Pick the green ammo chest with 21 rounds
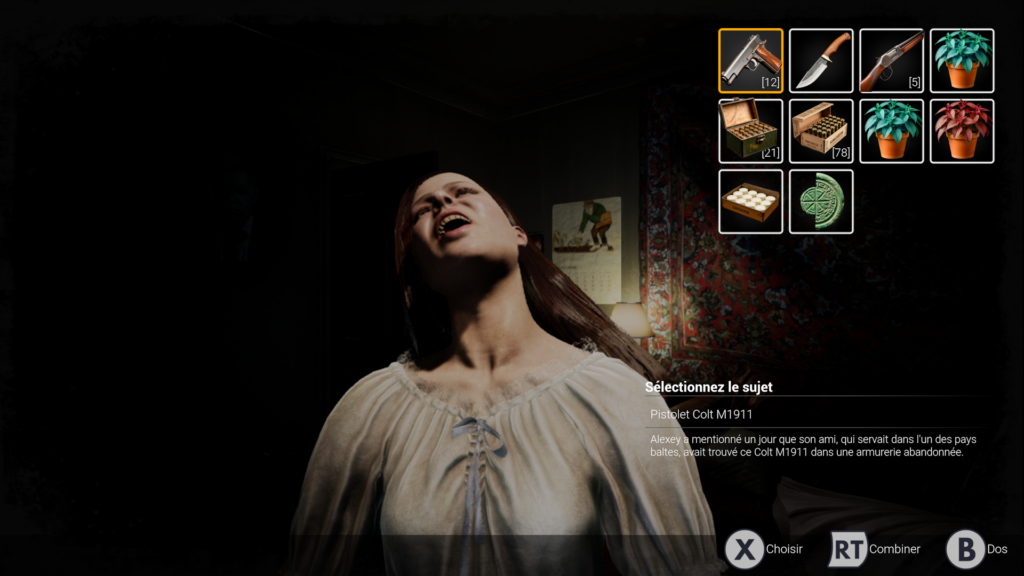This screenshot has width=1024, height=576. pyautogui.click(x=750, y=131)
